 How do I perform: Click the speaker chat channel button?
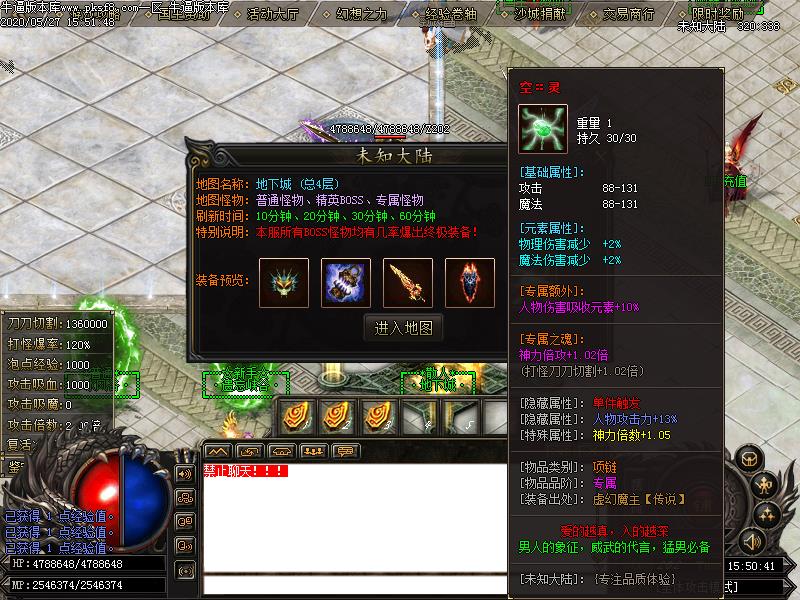[184, 473]
